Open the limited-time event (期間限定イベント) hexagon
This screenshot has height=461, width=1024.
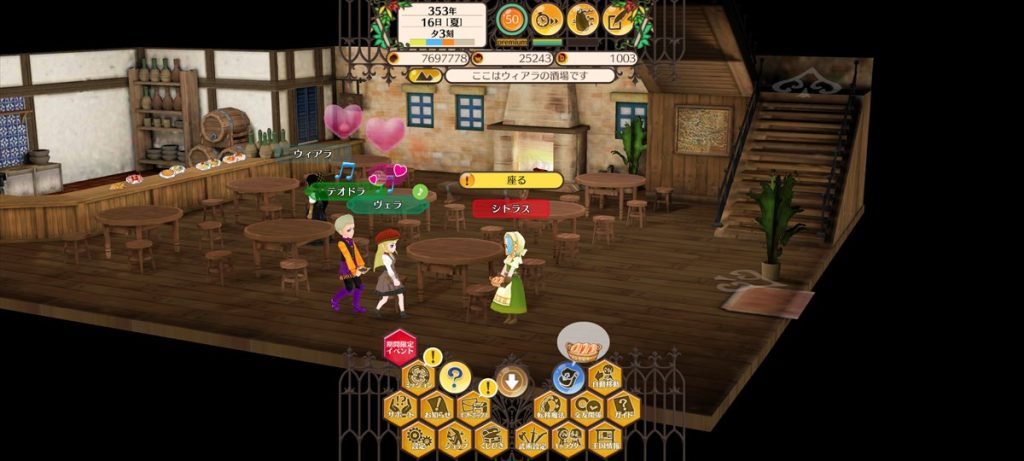pyautogui.click(x=400, y=347)
